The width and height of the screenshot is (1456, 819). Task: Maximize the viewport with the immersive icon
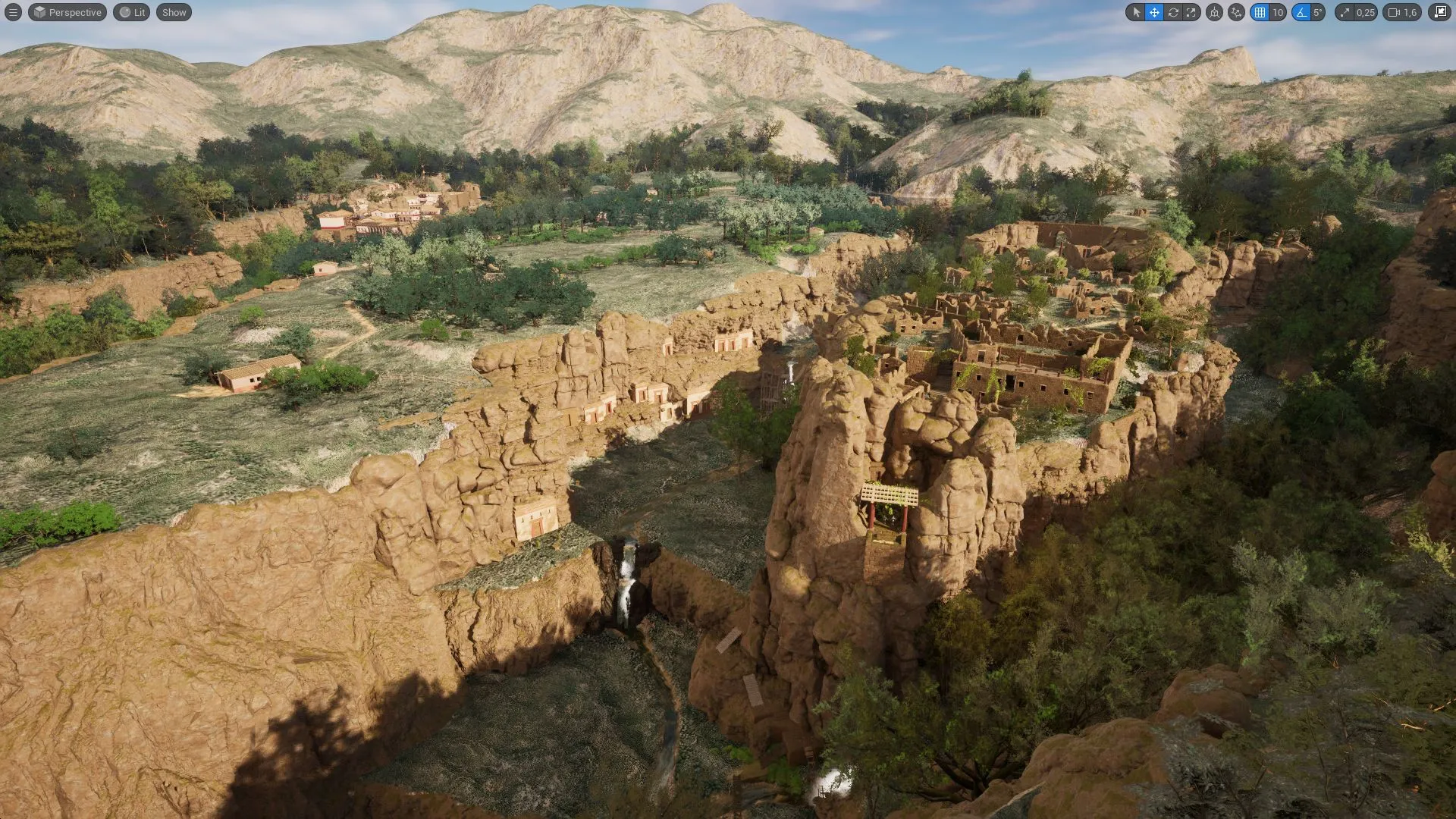click(x=1439, y=12)
